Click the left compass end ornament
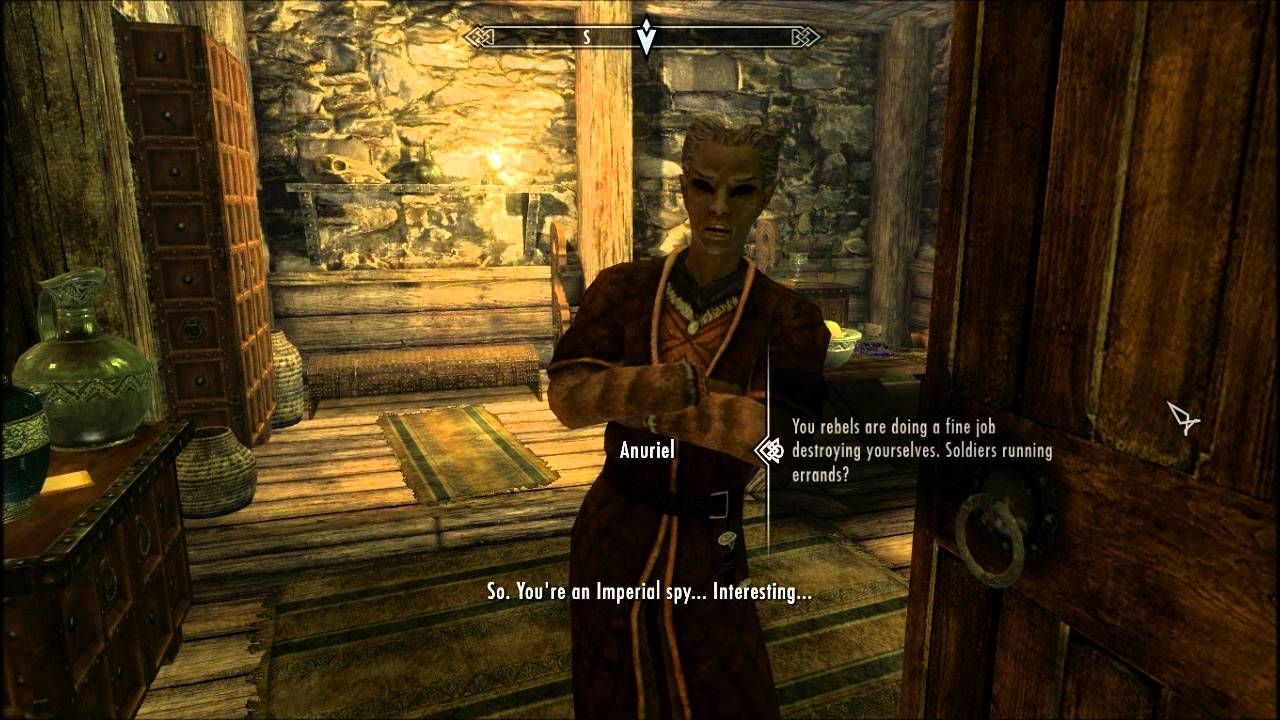The width and height of the screenshot is (1280, 720). (x=479, y=38)
